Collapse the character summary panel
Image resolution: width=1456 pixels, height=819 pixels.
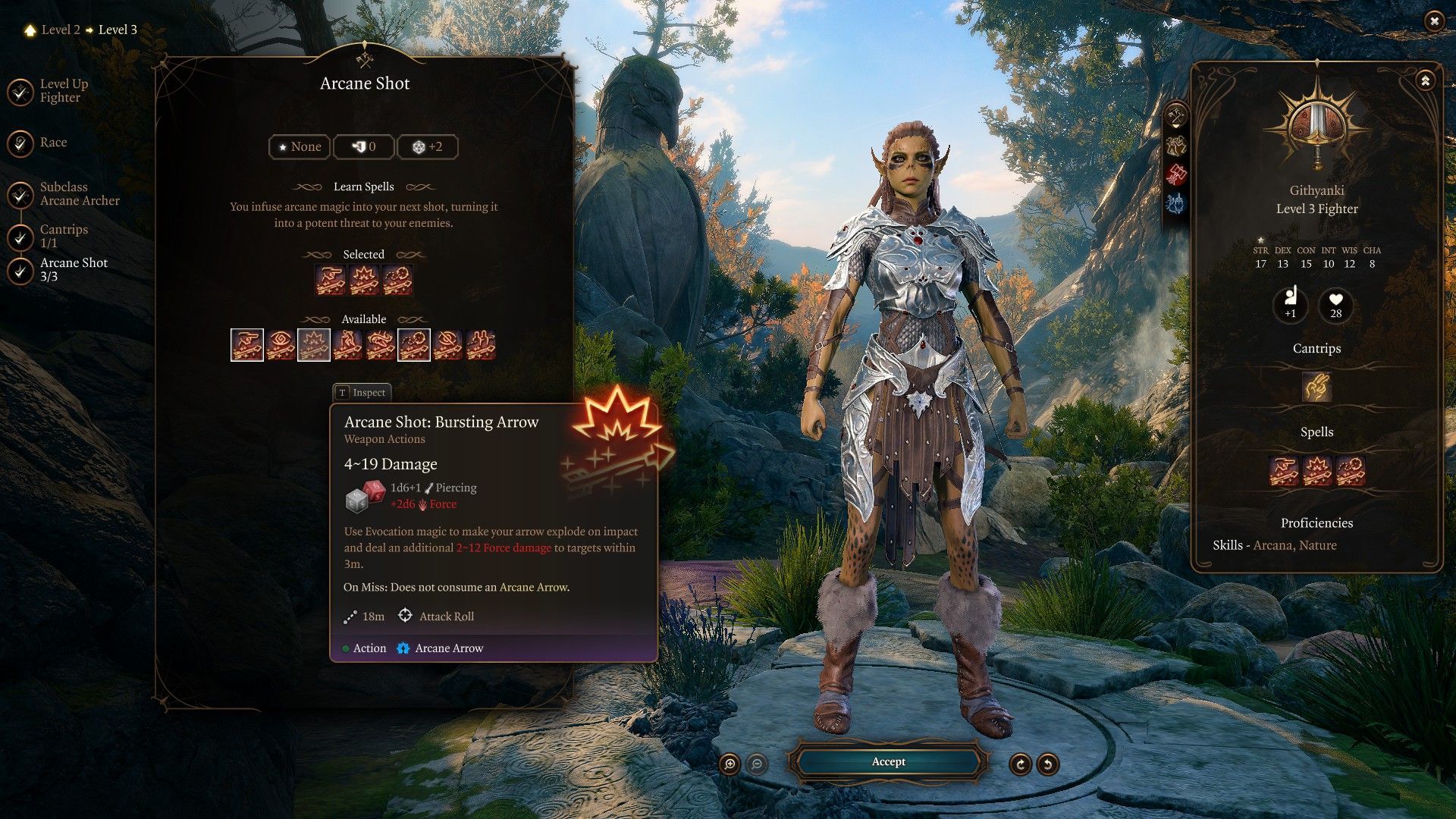(1425, 80)
